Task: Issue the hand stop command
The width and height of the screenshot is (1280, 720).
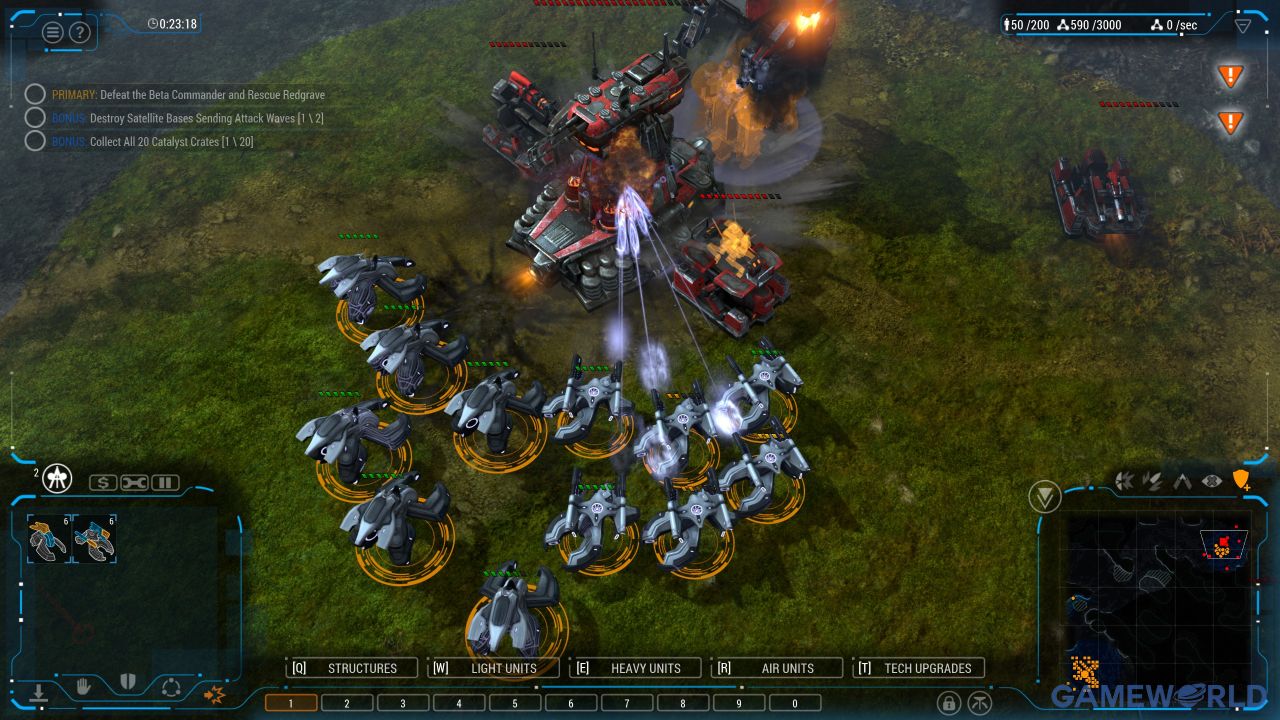Action: (84, 686)
